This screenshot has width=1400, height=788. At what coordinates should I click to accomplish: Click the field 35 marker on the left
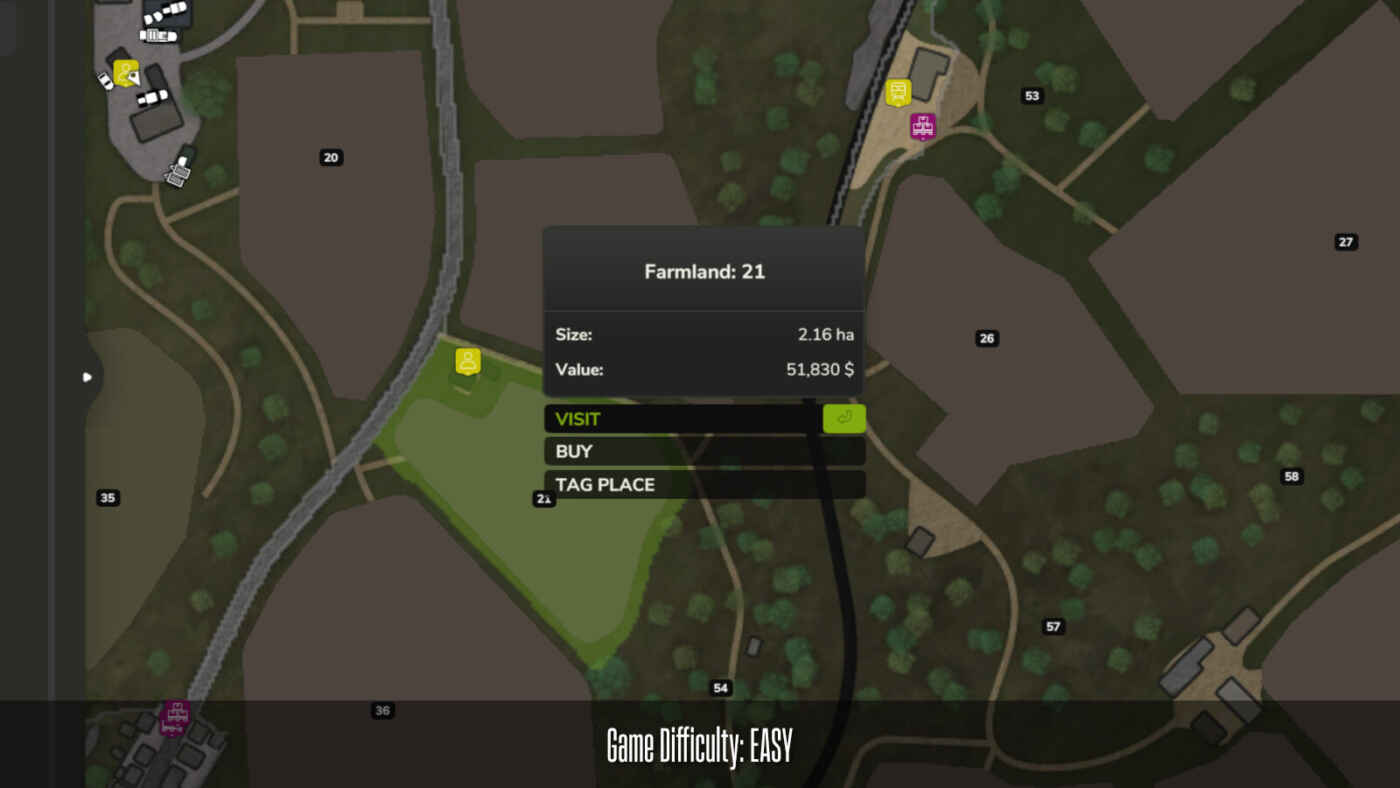click(108, 497)
